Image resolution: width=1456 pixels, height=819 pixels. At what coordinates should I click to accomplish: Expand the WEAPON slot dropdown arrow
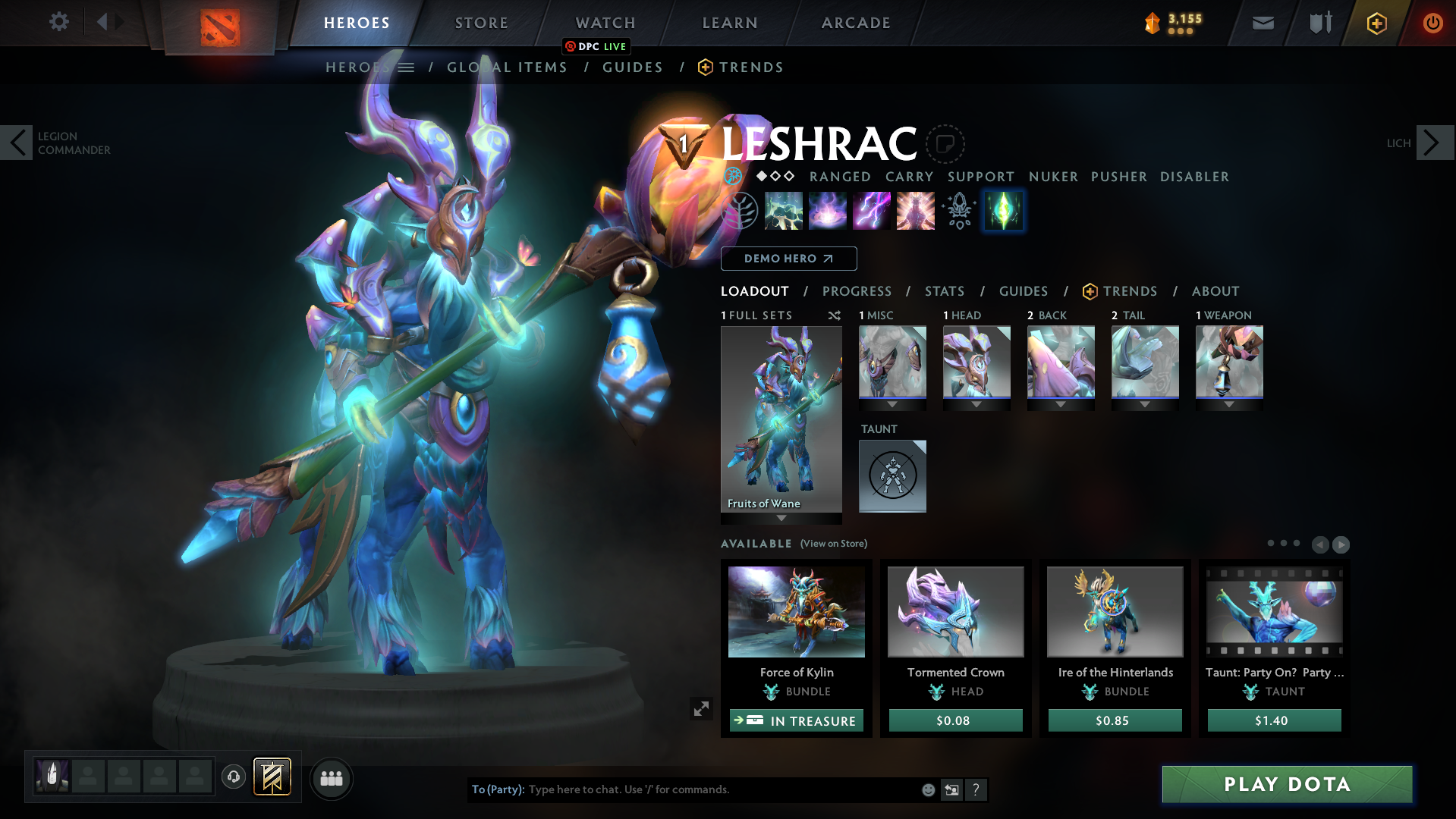pos(1229,405)
